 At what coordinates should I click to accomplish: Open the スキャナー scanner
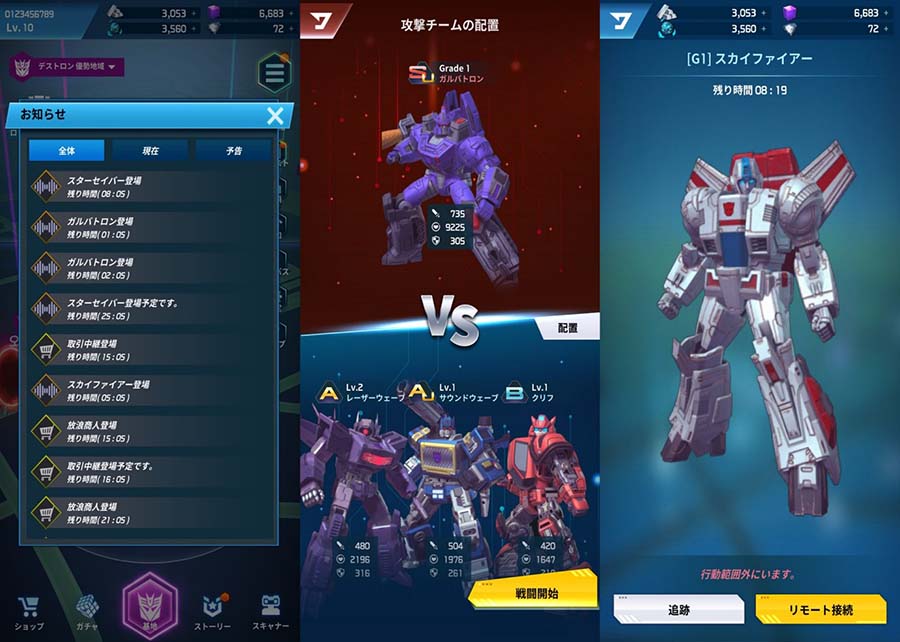[x=270, y=611]
